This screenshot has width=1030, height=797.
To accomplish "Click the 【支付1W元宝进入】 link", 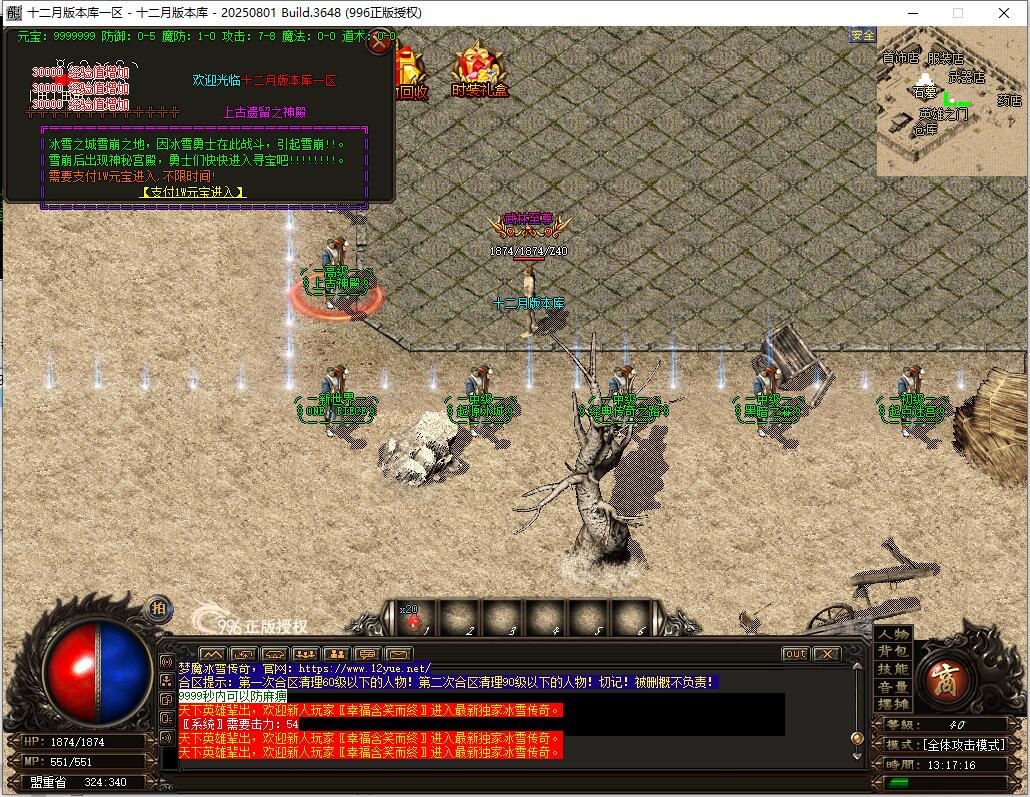I will coord(193,192).
